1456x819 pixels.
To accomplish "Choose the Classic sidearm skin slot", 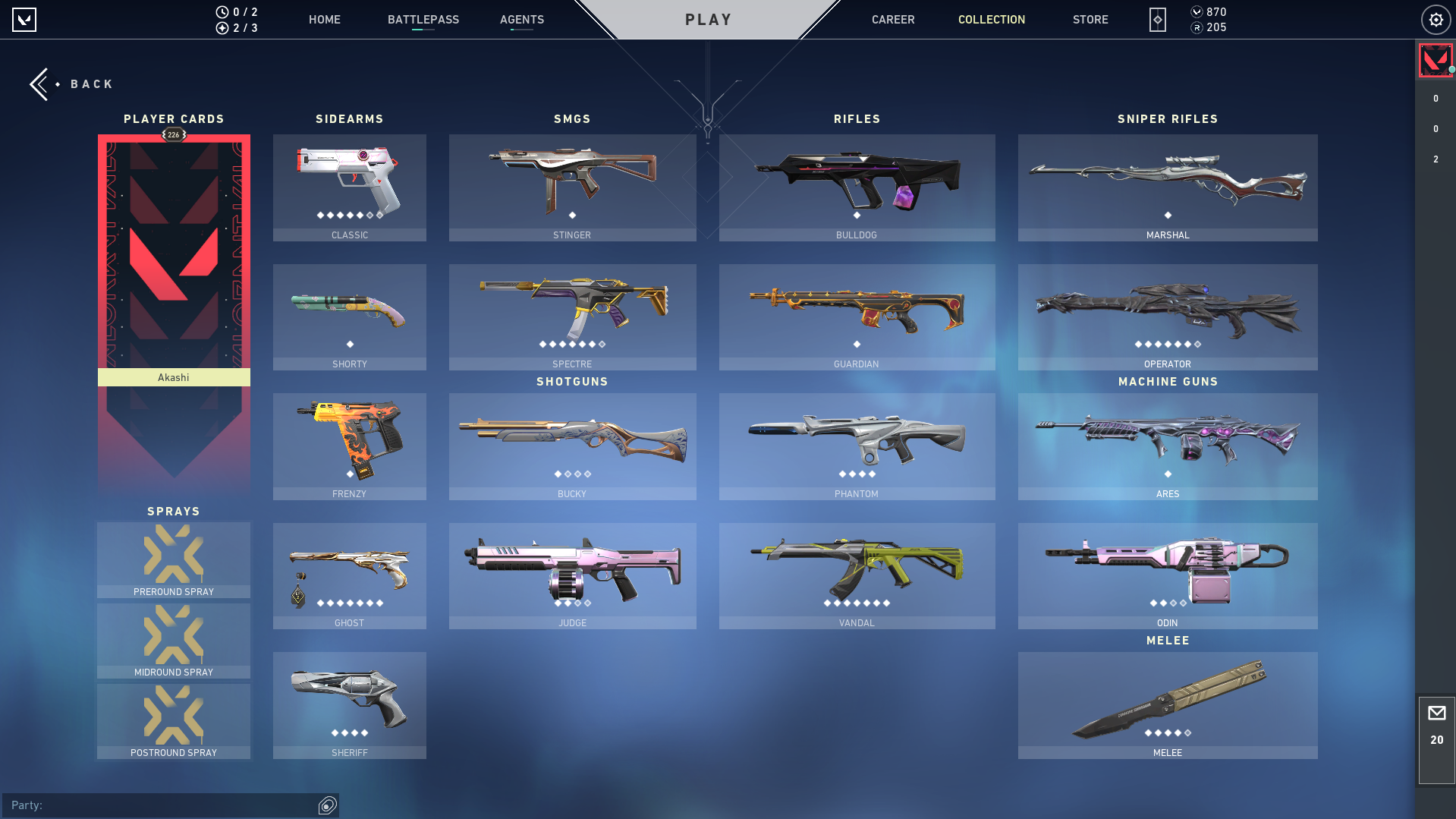I will coord(349,187).
